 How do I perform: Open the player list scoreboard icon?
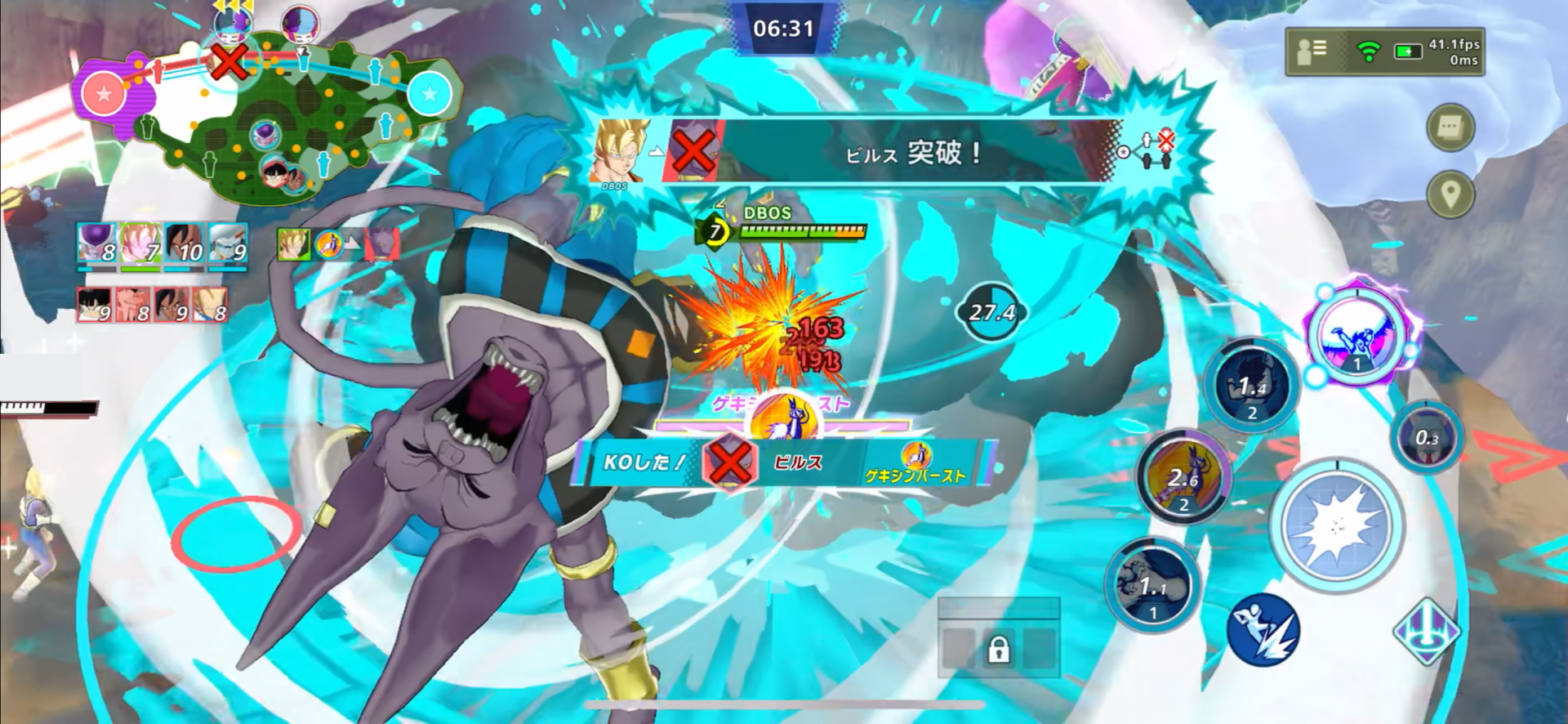(1312, 51)
